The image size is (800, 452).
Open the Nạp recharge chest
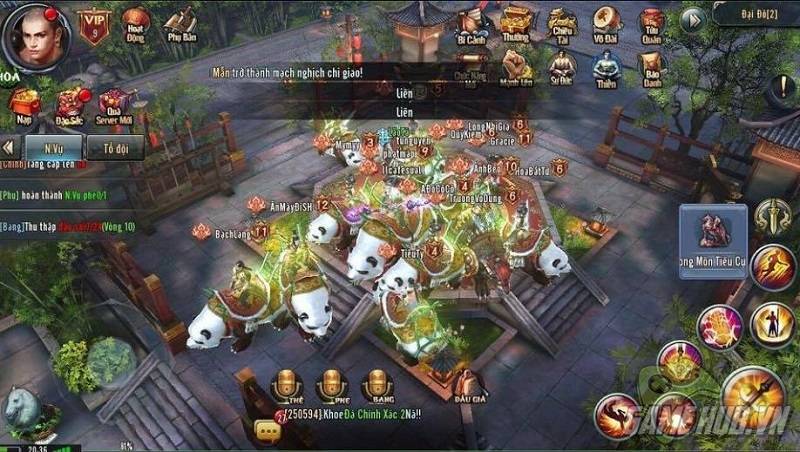coord(22,103)
